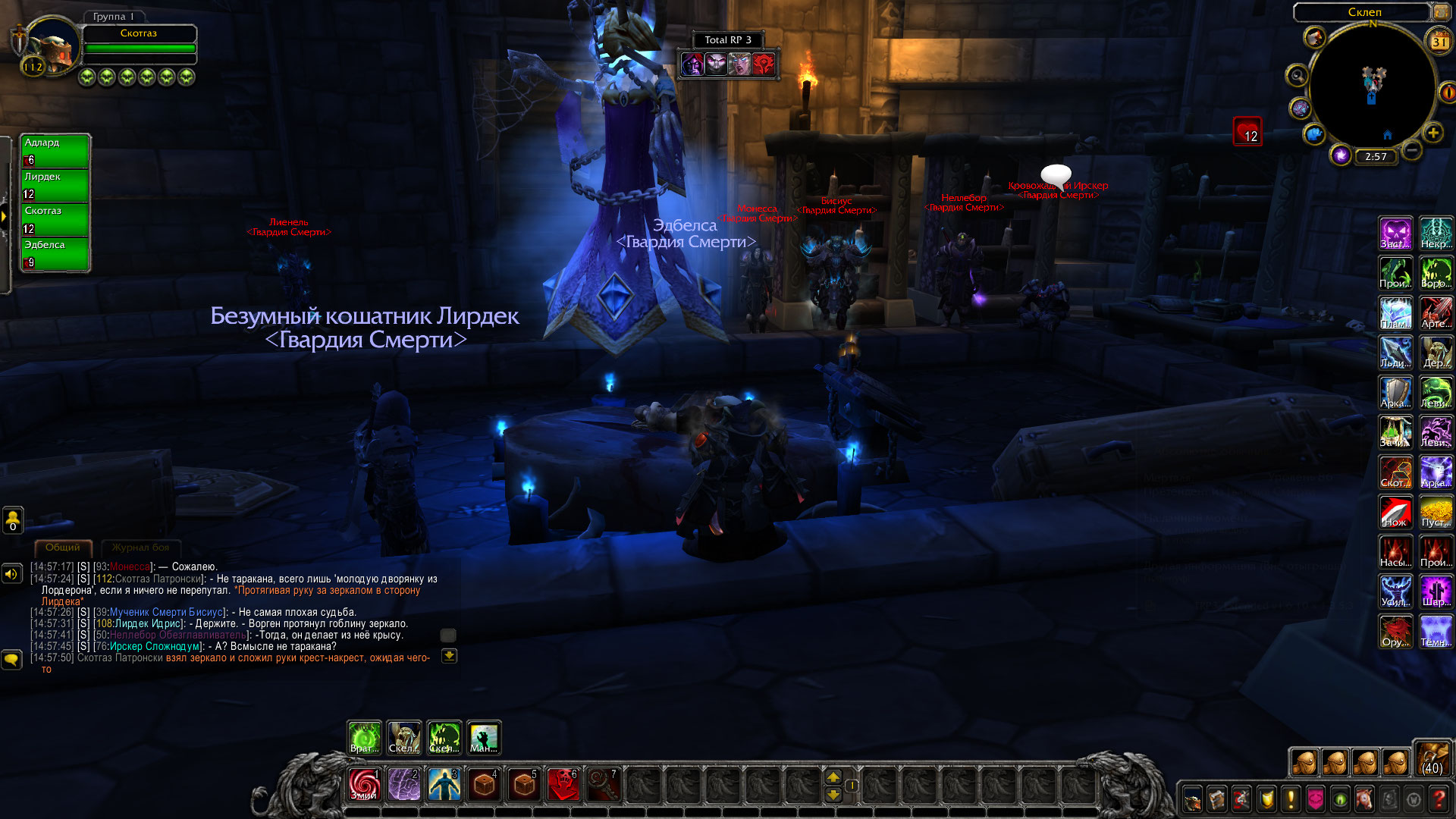Open the Журнал боя chat tab
The image size is (1456, 819).
coord(140,548)
